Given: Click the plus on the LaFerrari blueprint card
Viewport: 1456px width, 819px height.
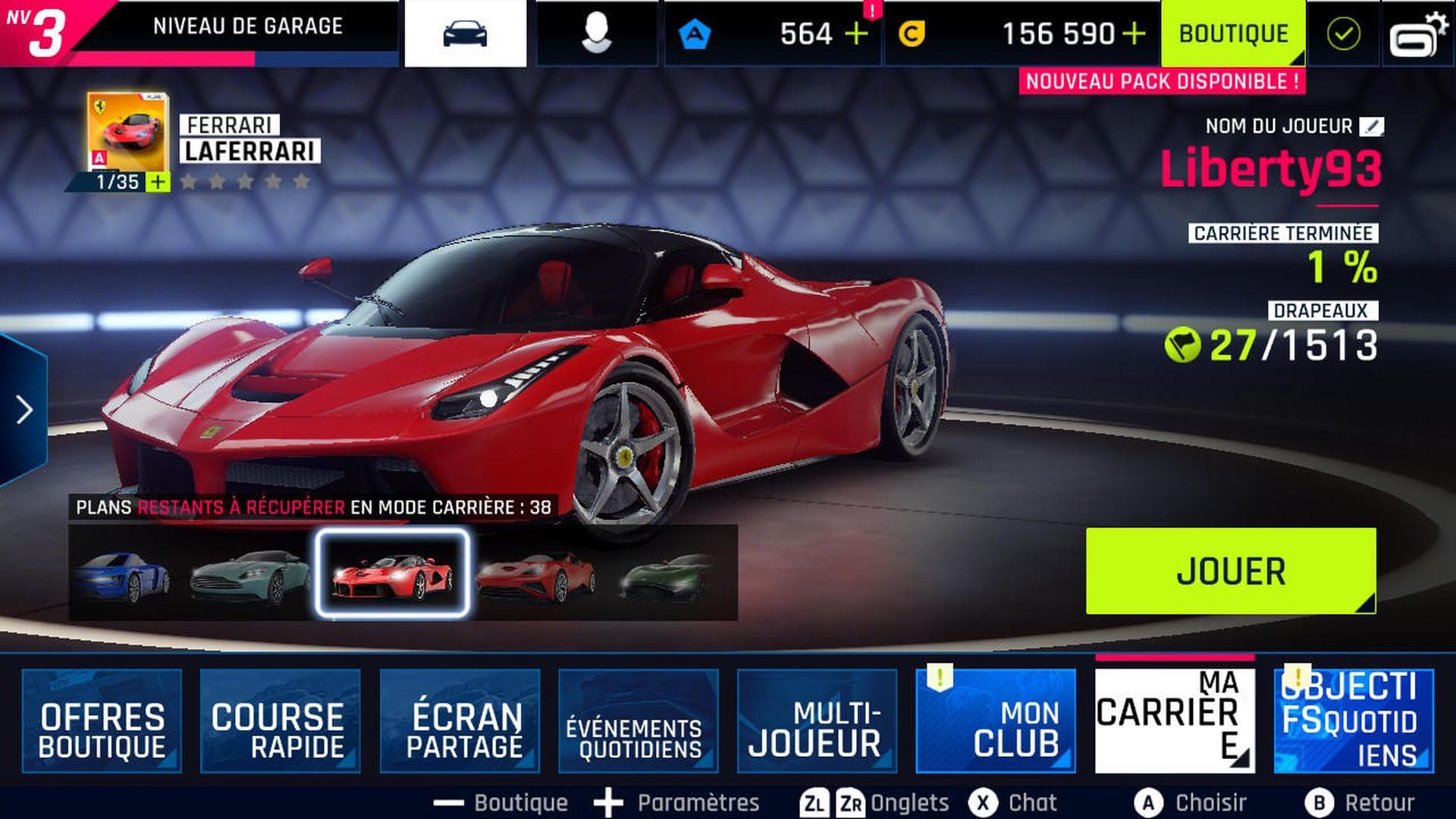Looking at the screenshot, I should click(x=157, y=182).
